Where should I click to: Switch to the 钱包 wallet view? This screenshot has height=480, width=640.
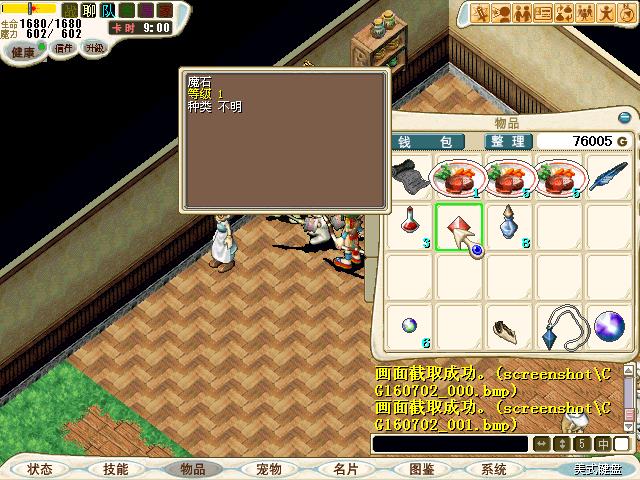click(x=425, y=142)
